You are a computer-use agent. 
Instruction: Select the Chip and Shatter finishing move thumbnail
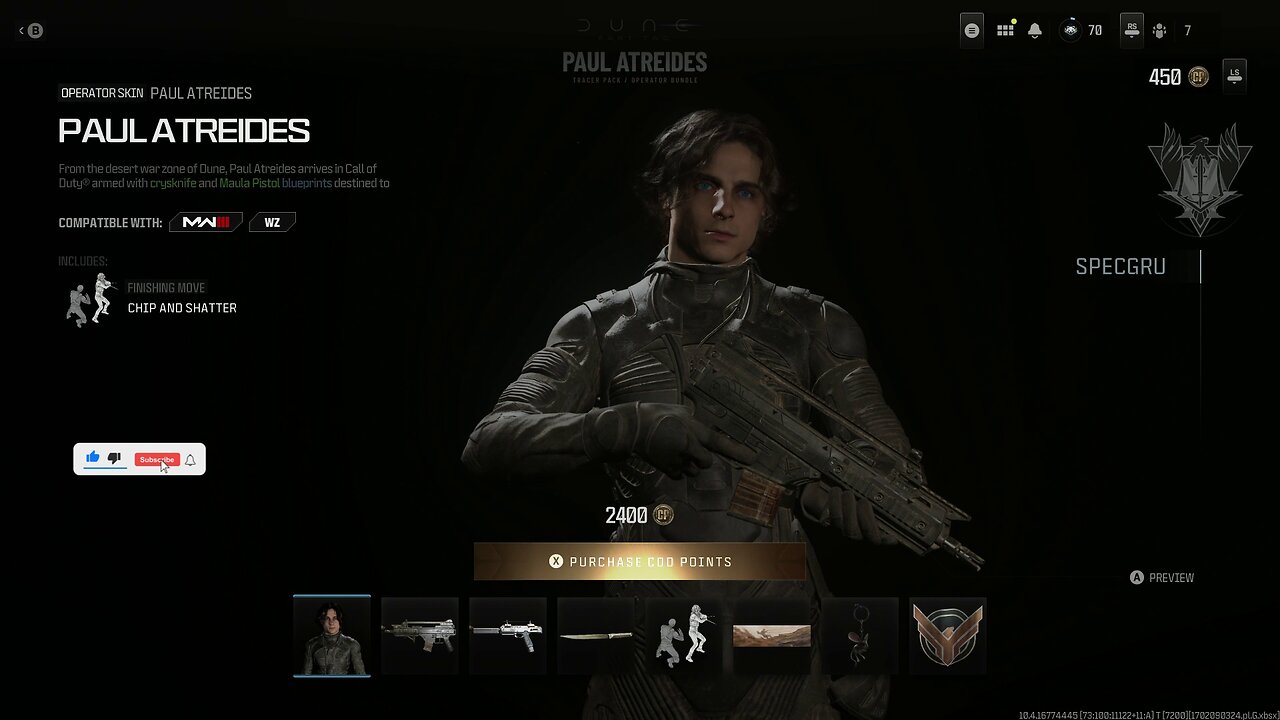click(683, 635)
